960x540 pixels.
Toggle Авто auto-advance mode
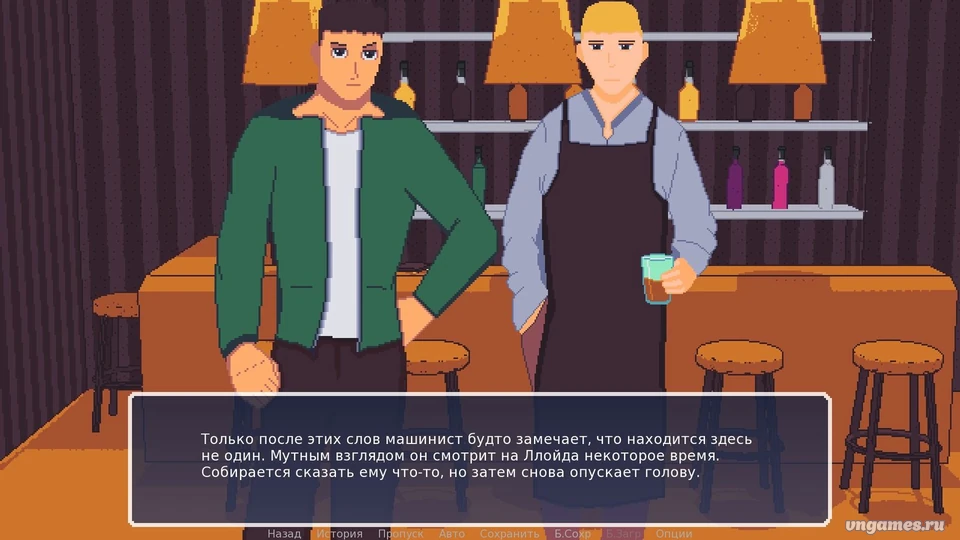point(451,534)
